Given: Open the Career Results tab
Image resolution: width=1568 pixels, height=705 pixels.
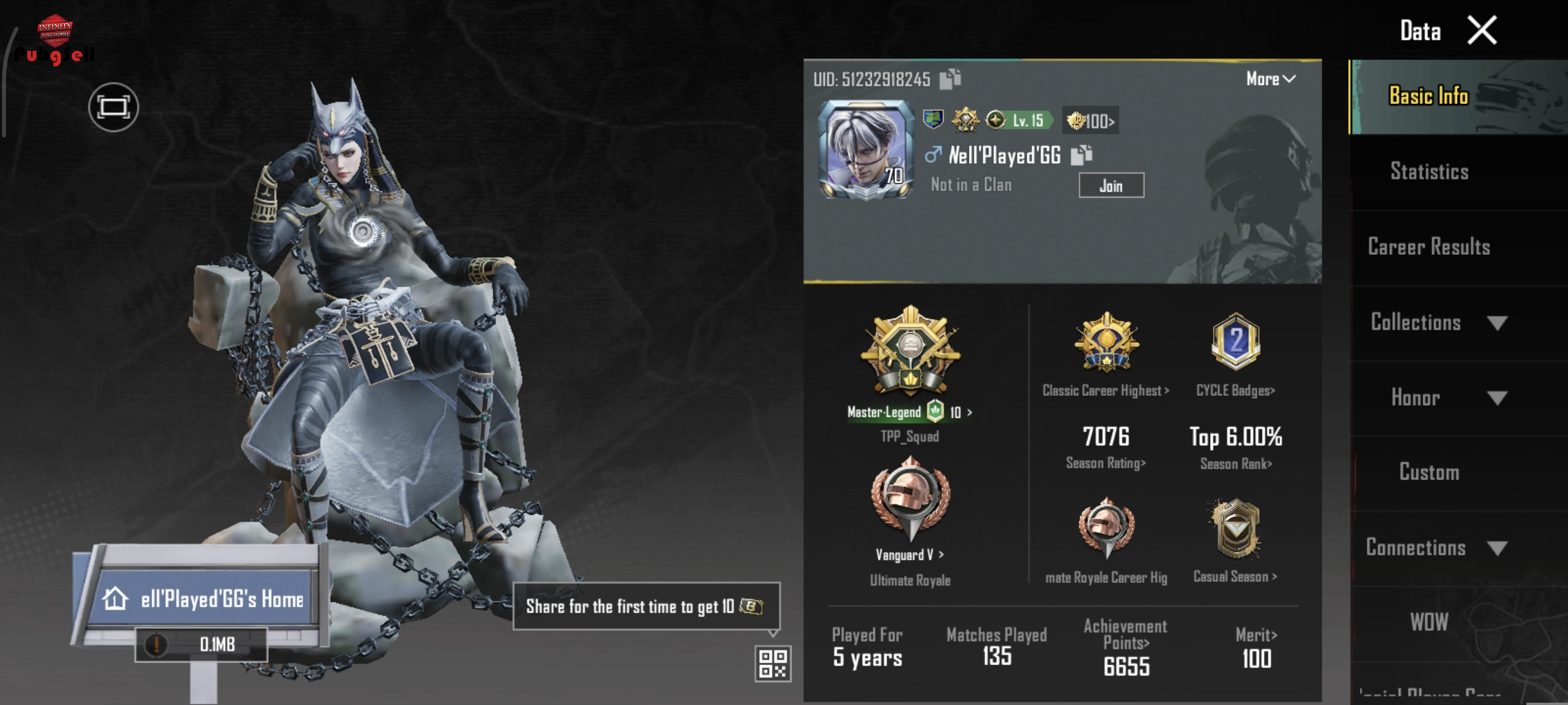Looking at the screenshot, I should (1429, 247).
